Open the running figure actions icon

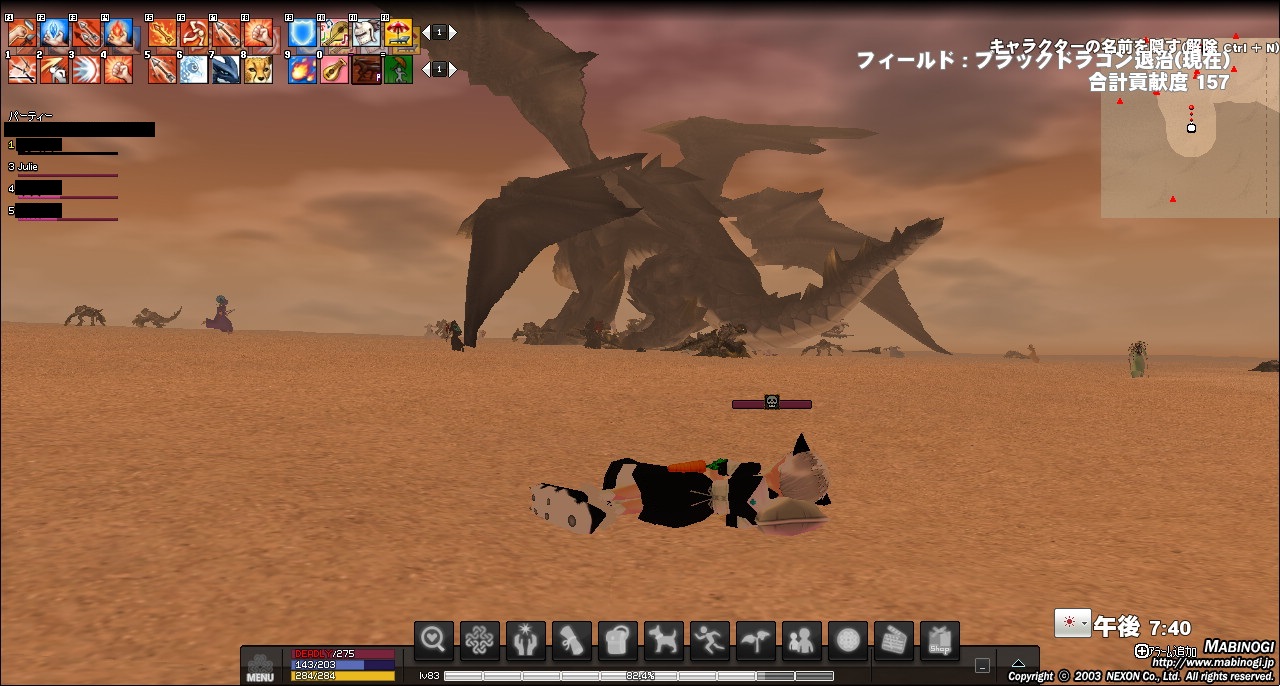coord(710,640)
